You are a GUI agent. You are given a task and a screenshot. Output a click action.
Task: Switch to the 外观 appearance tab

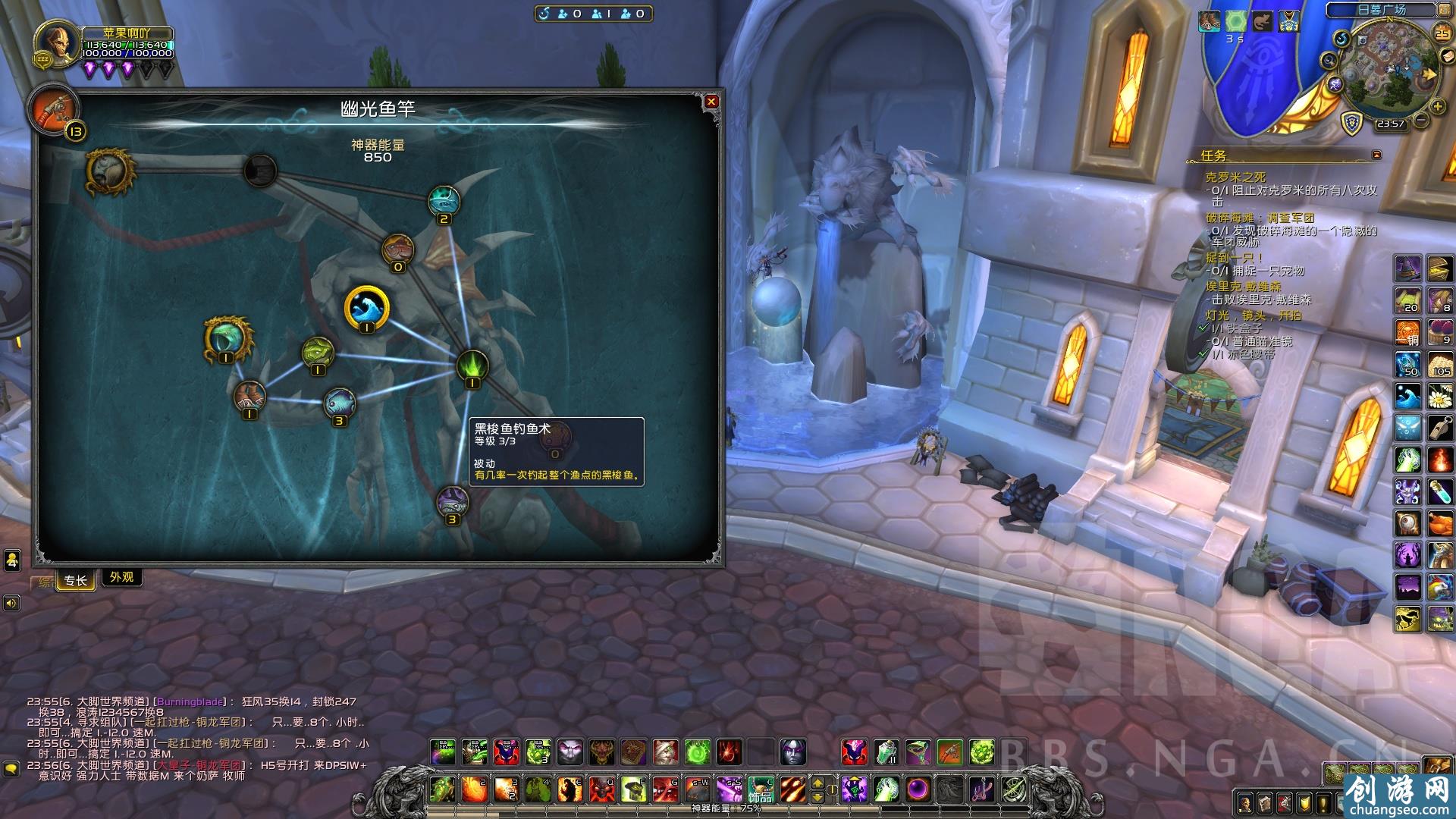(121, 578)
